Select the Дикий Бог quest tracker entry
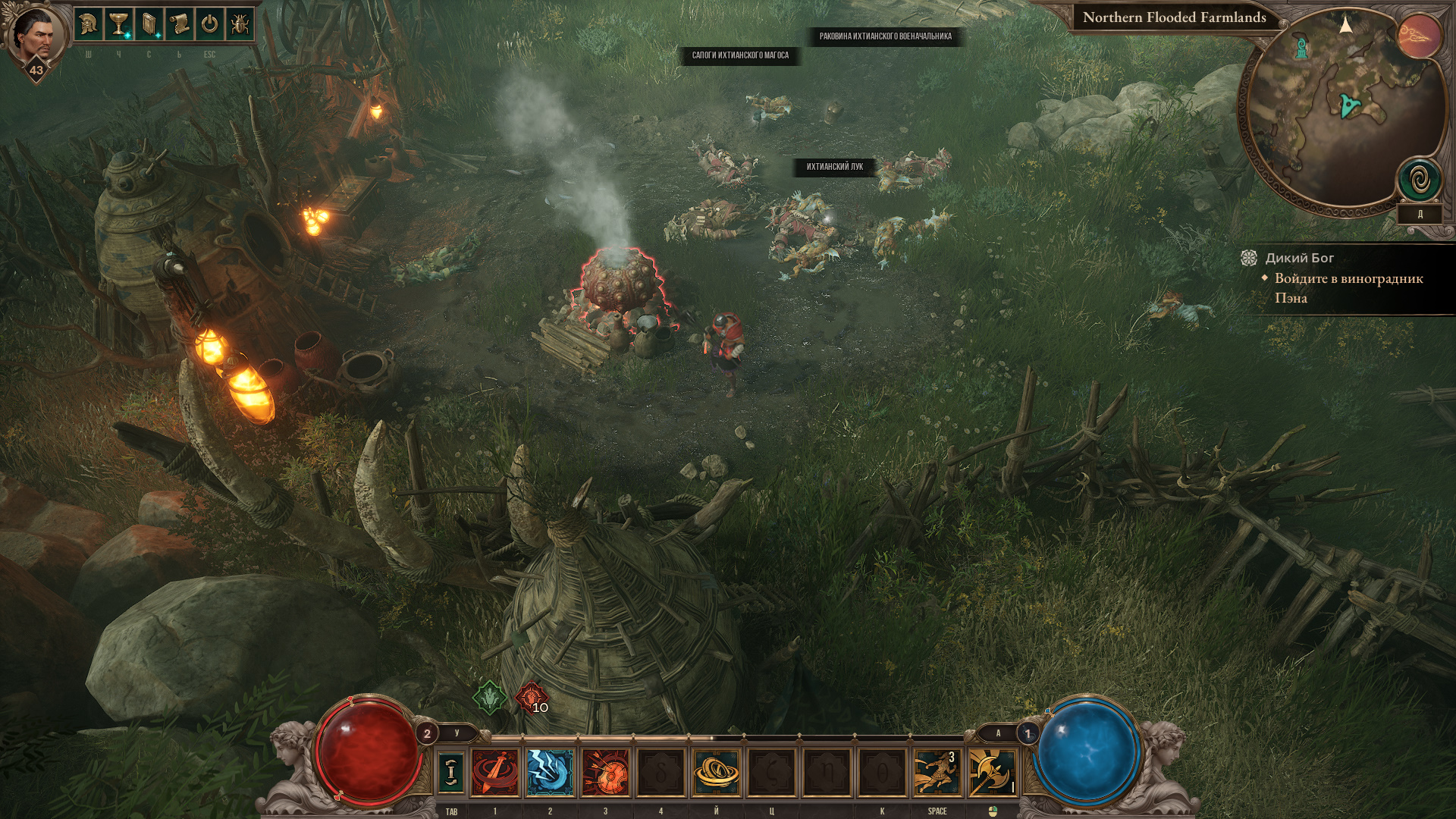 tap(1299, 259)
